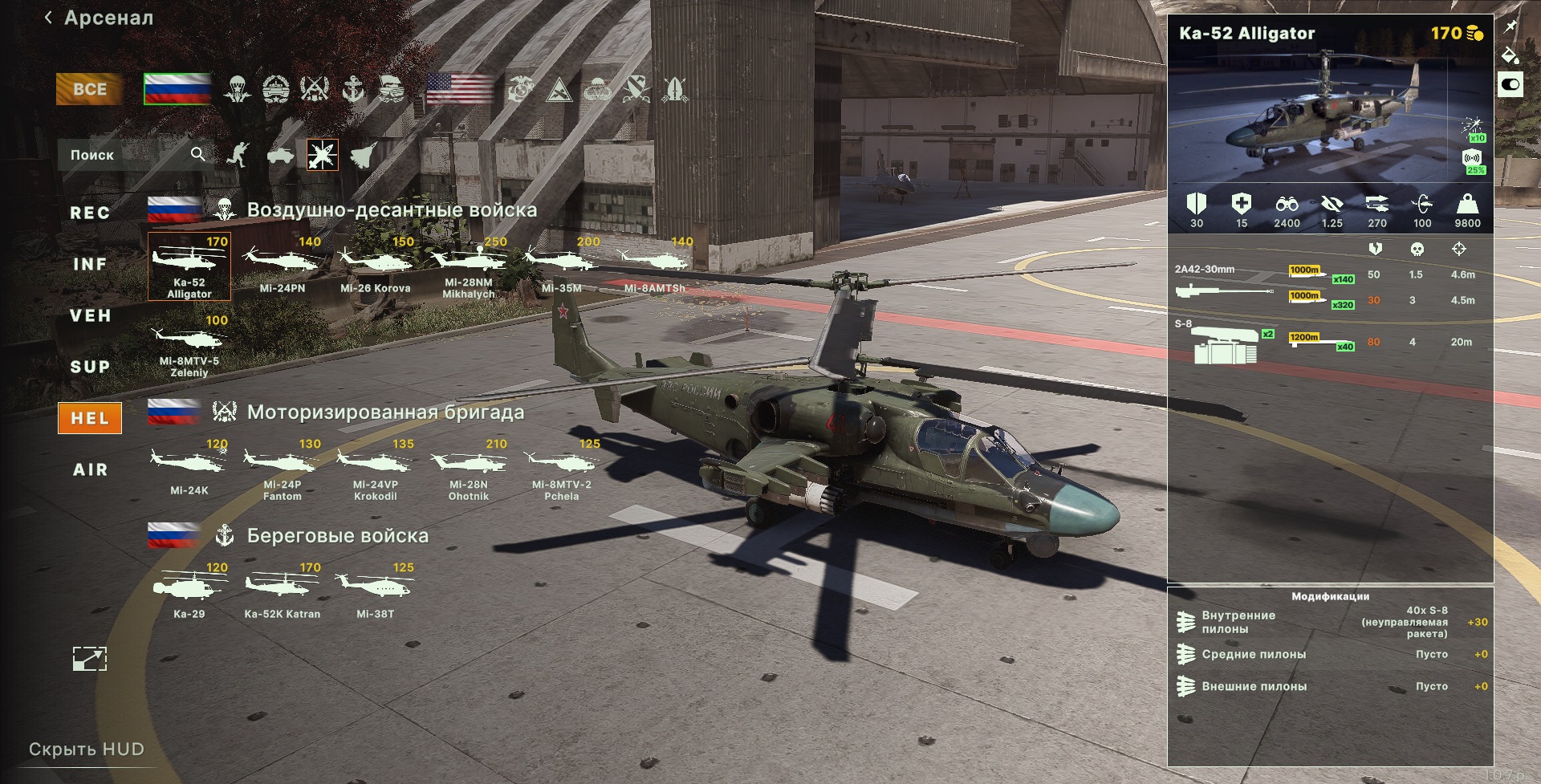Choose the Mi-8MTV-5 Zeleniy helicopter
The width and height of the screenshot is (1541, 784).
point(189,345)
